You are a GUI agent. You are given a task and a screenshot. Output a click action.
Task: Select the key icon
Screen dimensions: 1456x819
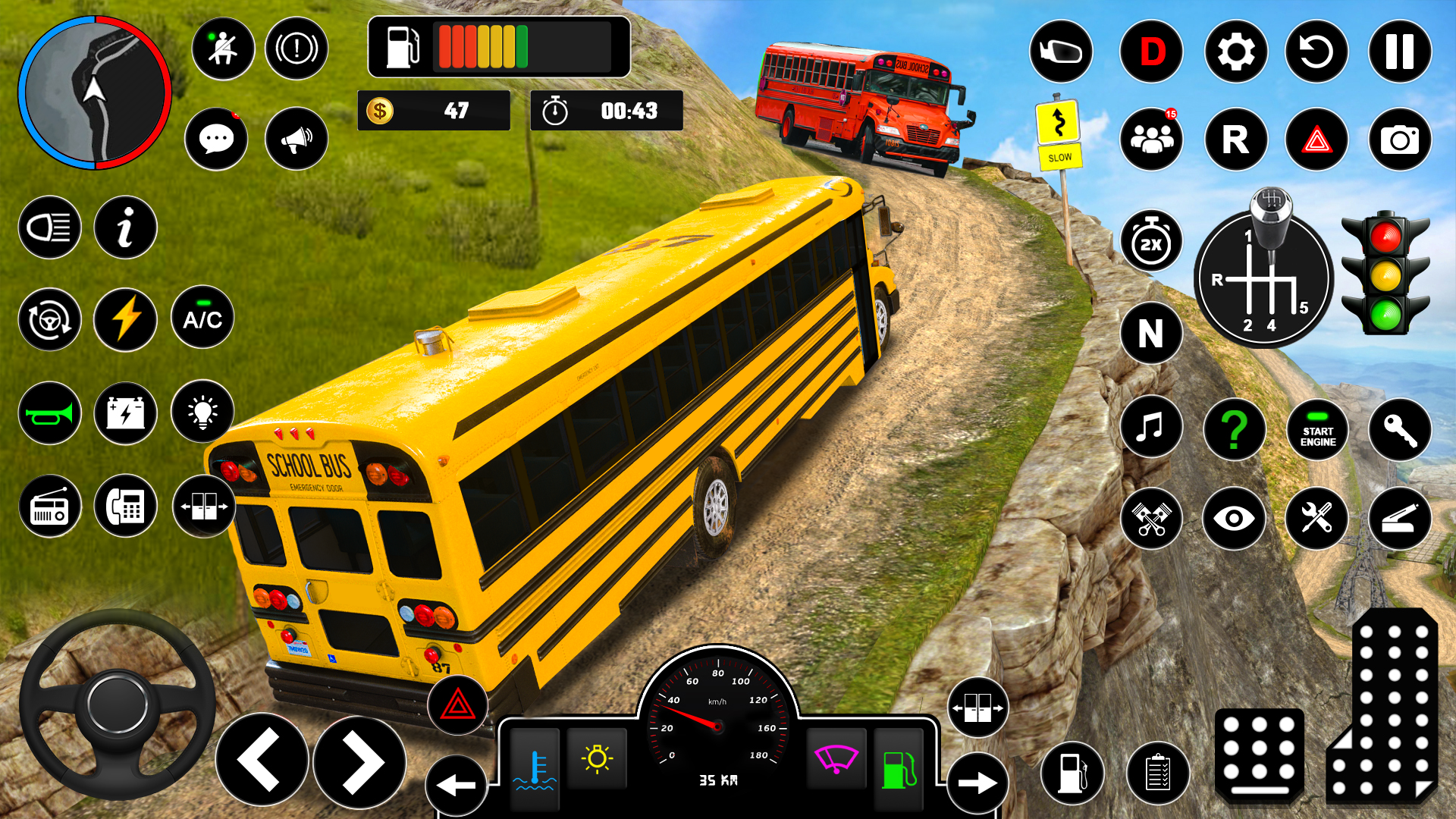coord(1399,428)
